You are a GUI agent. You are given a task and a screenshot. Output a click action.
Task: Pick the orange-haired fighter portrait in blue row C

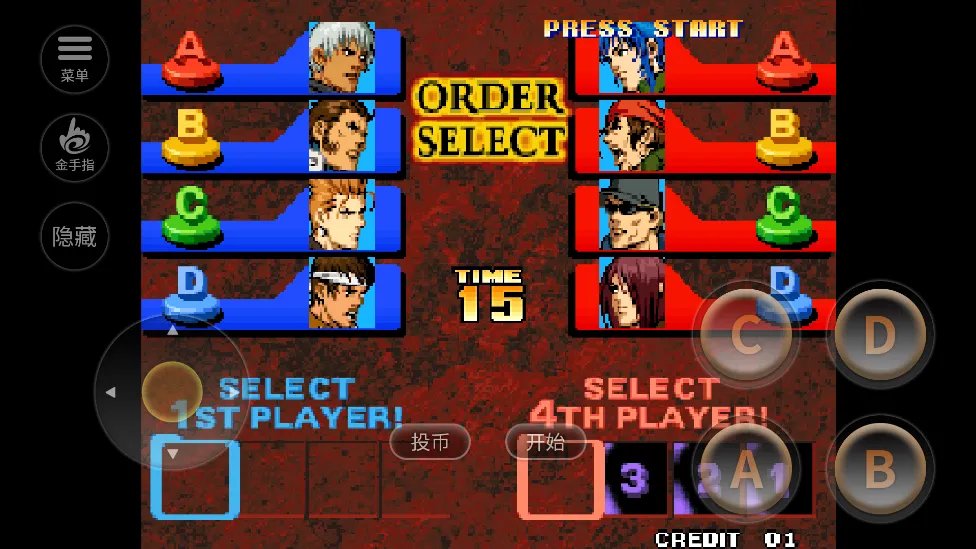340,214
